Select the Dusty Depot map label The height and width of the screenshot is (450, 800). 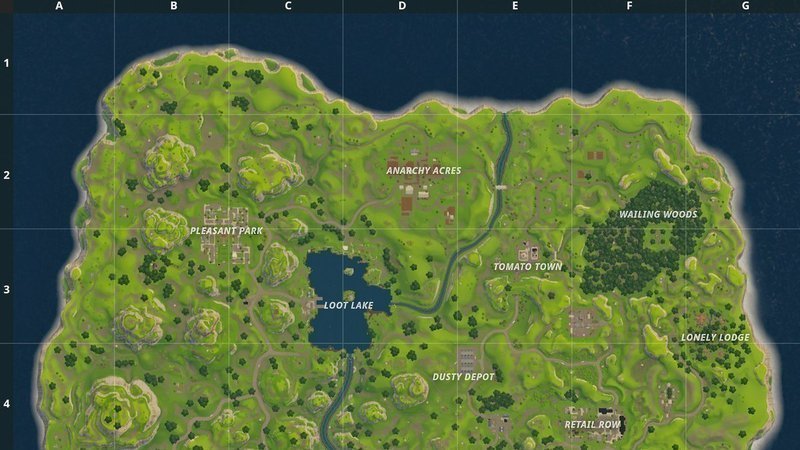point(463,377)
